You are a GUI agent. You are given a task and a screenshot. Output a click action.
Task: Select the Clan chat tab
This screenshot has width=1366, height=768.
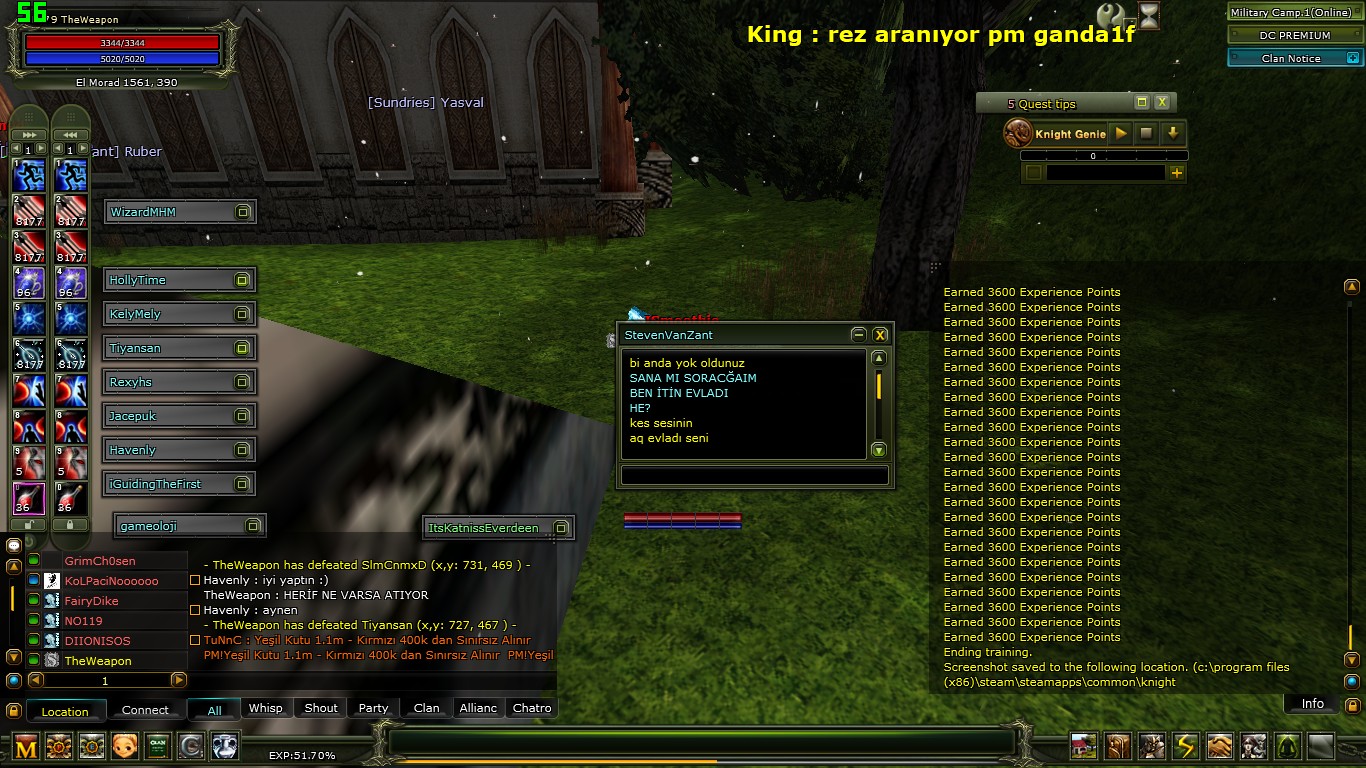pos(427,708)
